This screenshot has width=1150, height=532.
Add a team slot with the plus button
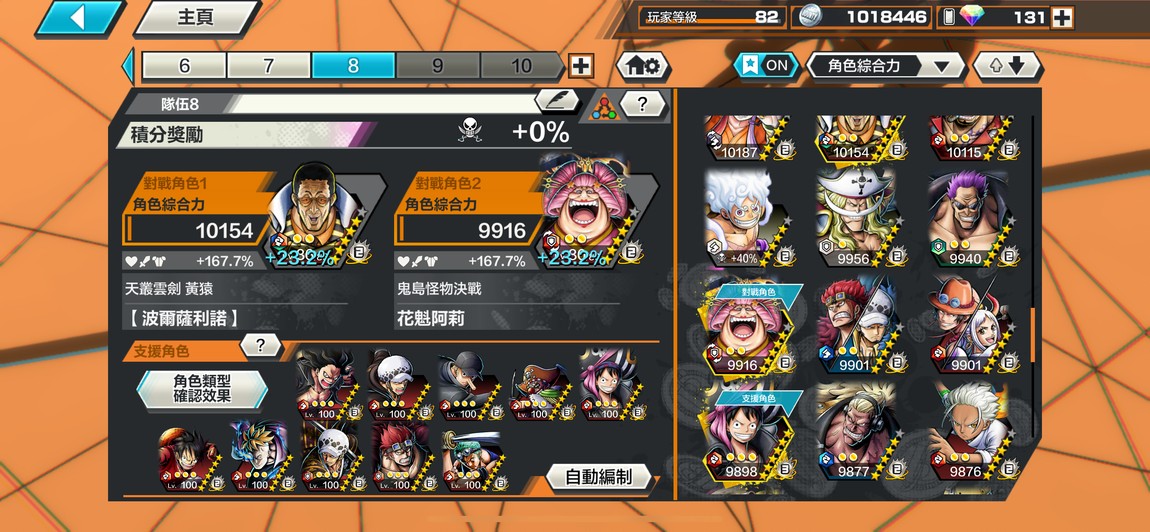(580, 66)
